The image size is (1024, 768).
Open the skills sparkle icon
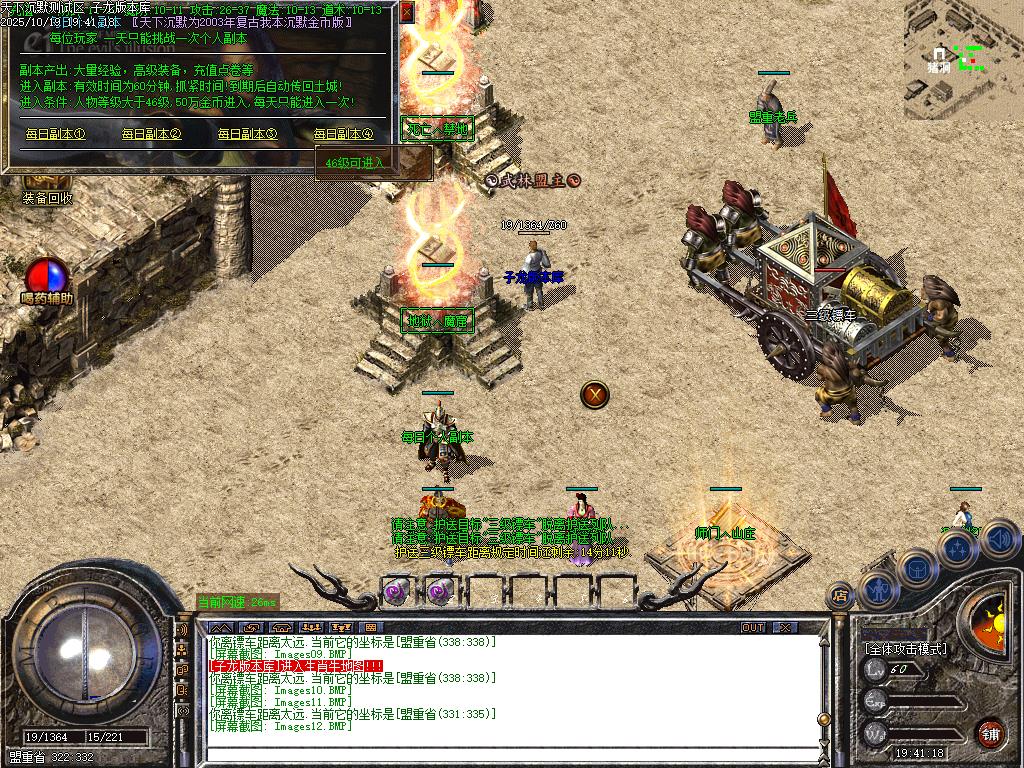tap(958, 548)
